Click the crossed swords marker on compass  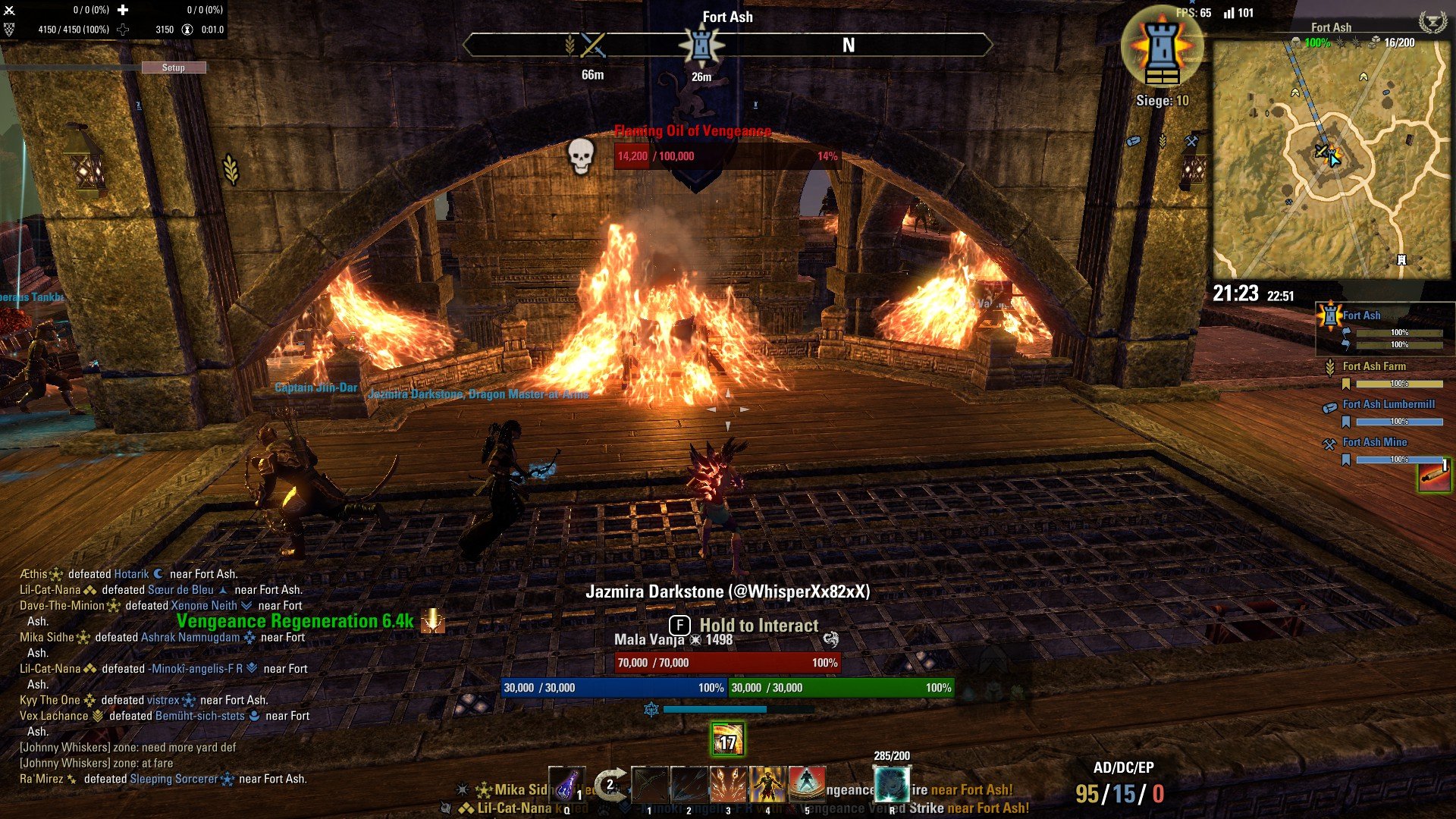coord(593,45)
